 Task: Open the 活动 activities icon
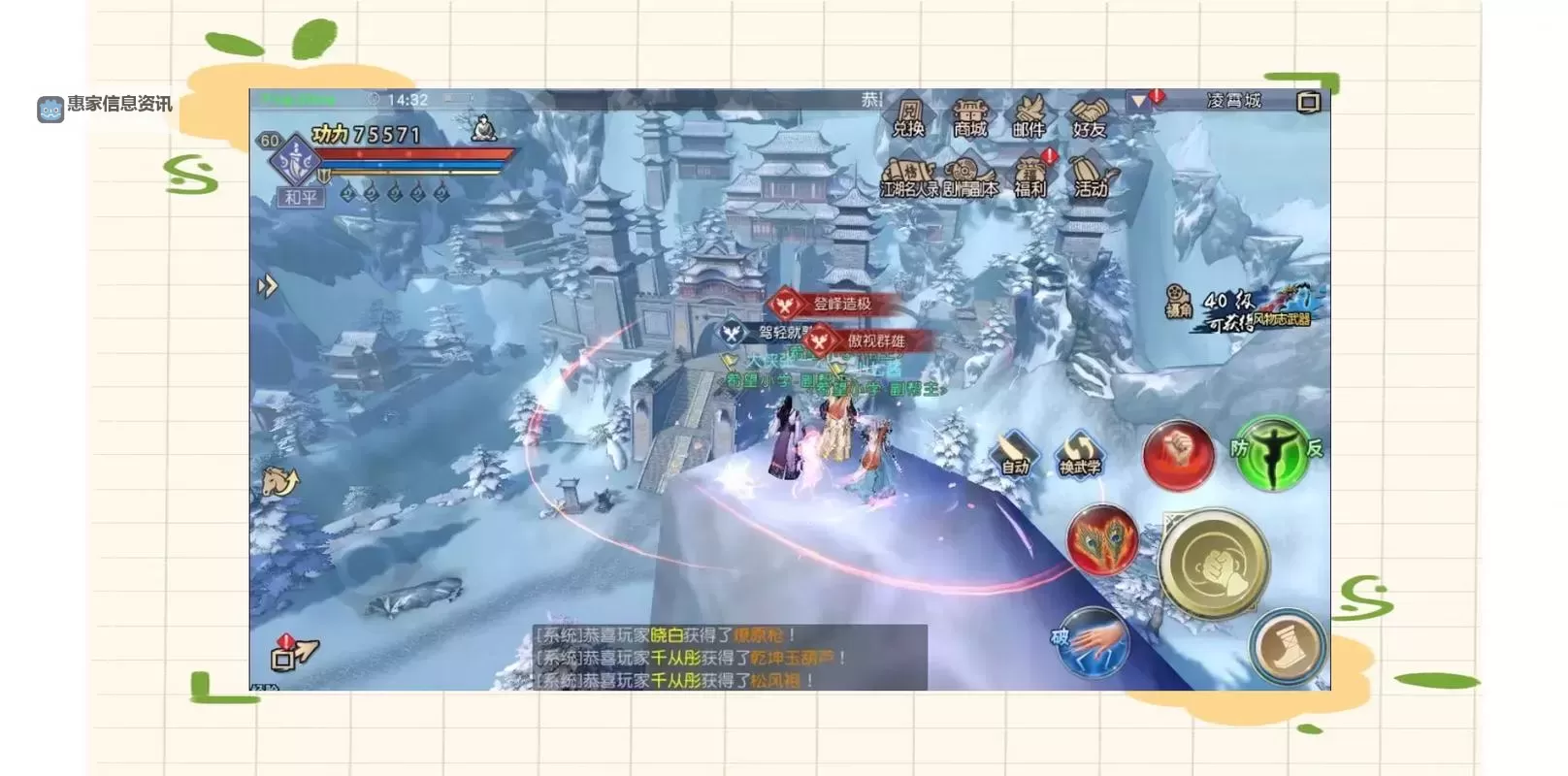(x=1092, y=175)
